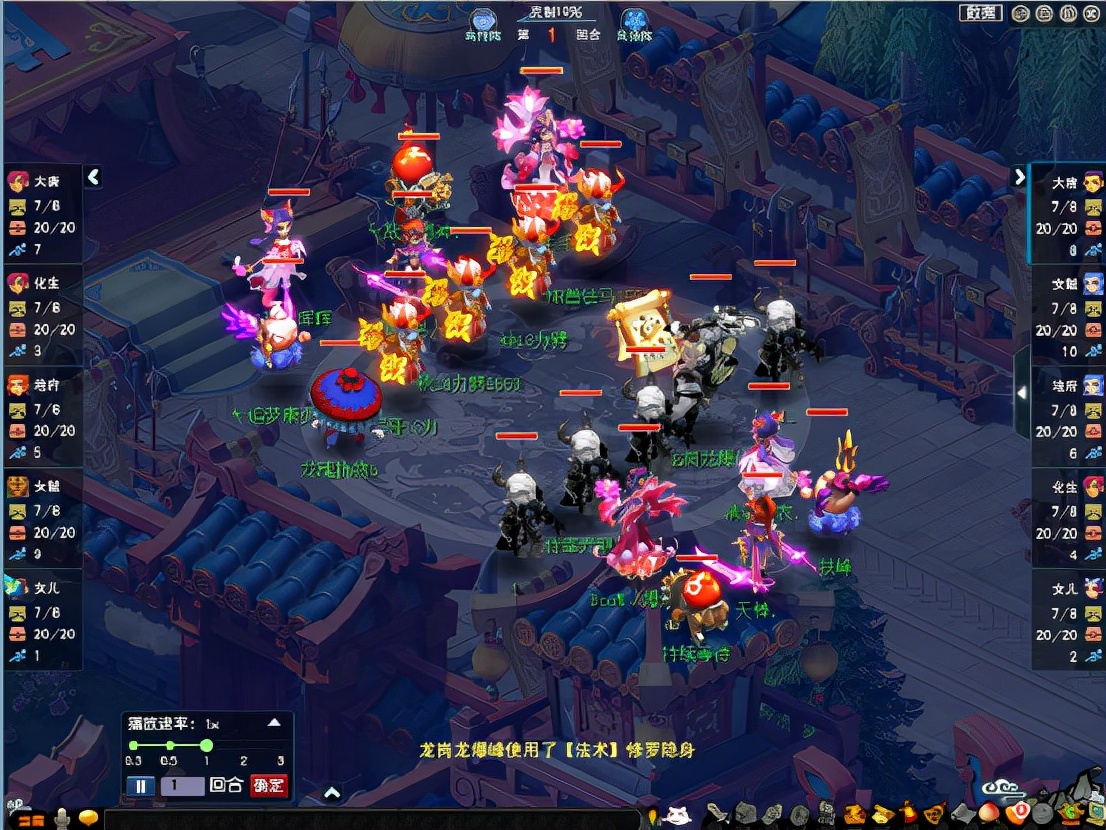This screenshot has height=830, width=1106.
Task: Close the battle replay with X button
Action: pos(1094,13)
